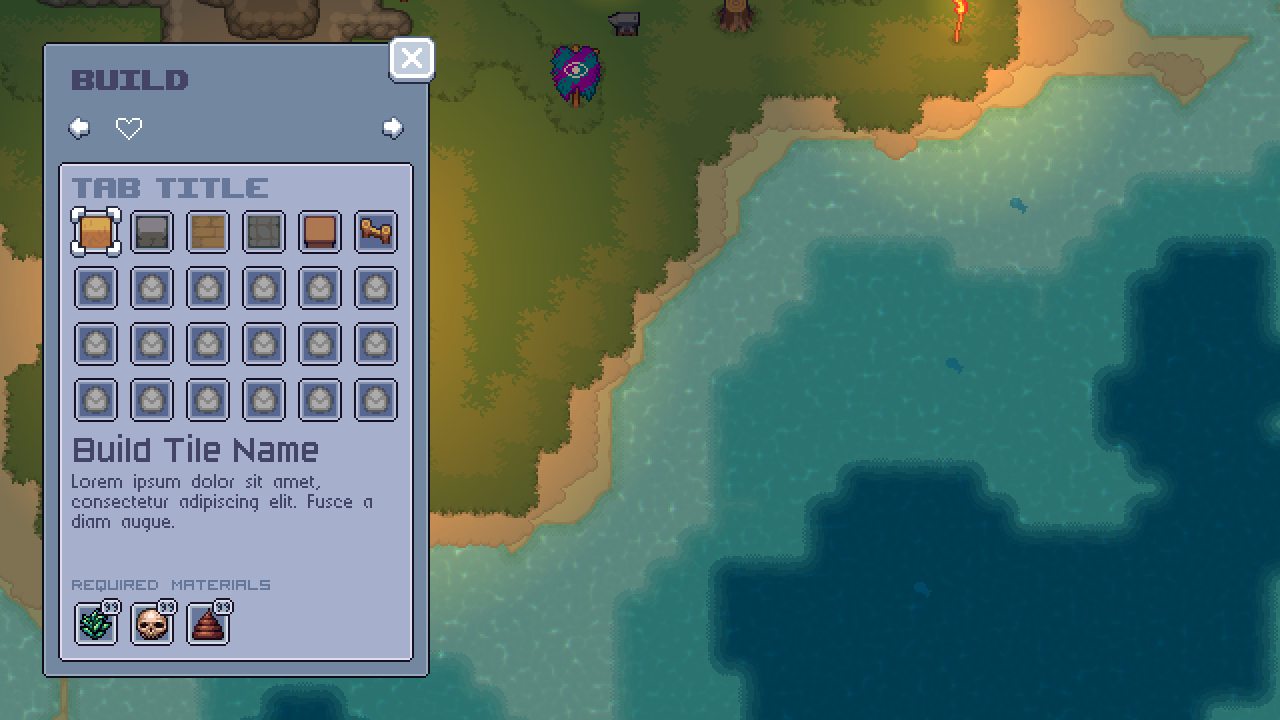The image size is (1280, 720).
Task: Open the next build category with right arrow
Action: coord(393,128)
